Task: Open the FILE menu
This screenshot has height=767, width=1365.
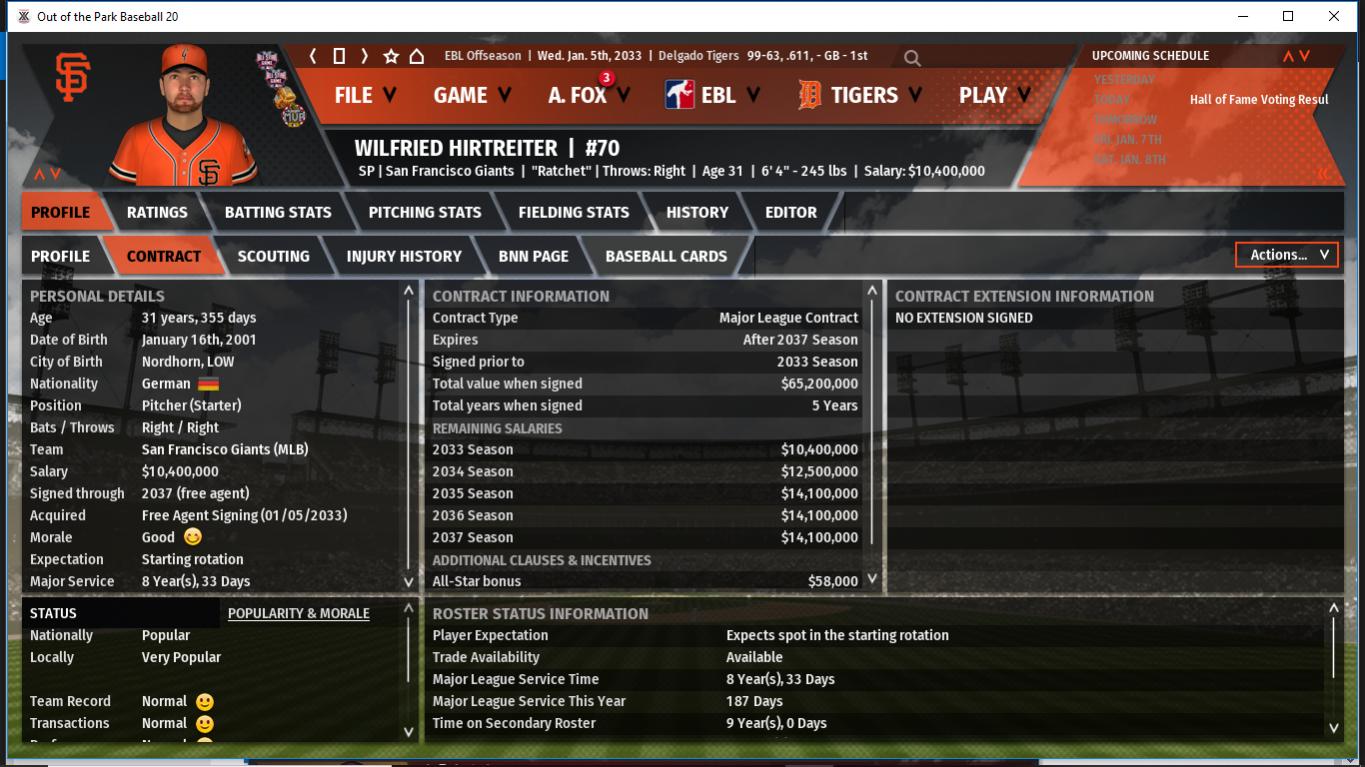Action: [x=364, y=95]
